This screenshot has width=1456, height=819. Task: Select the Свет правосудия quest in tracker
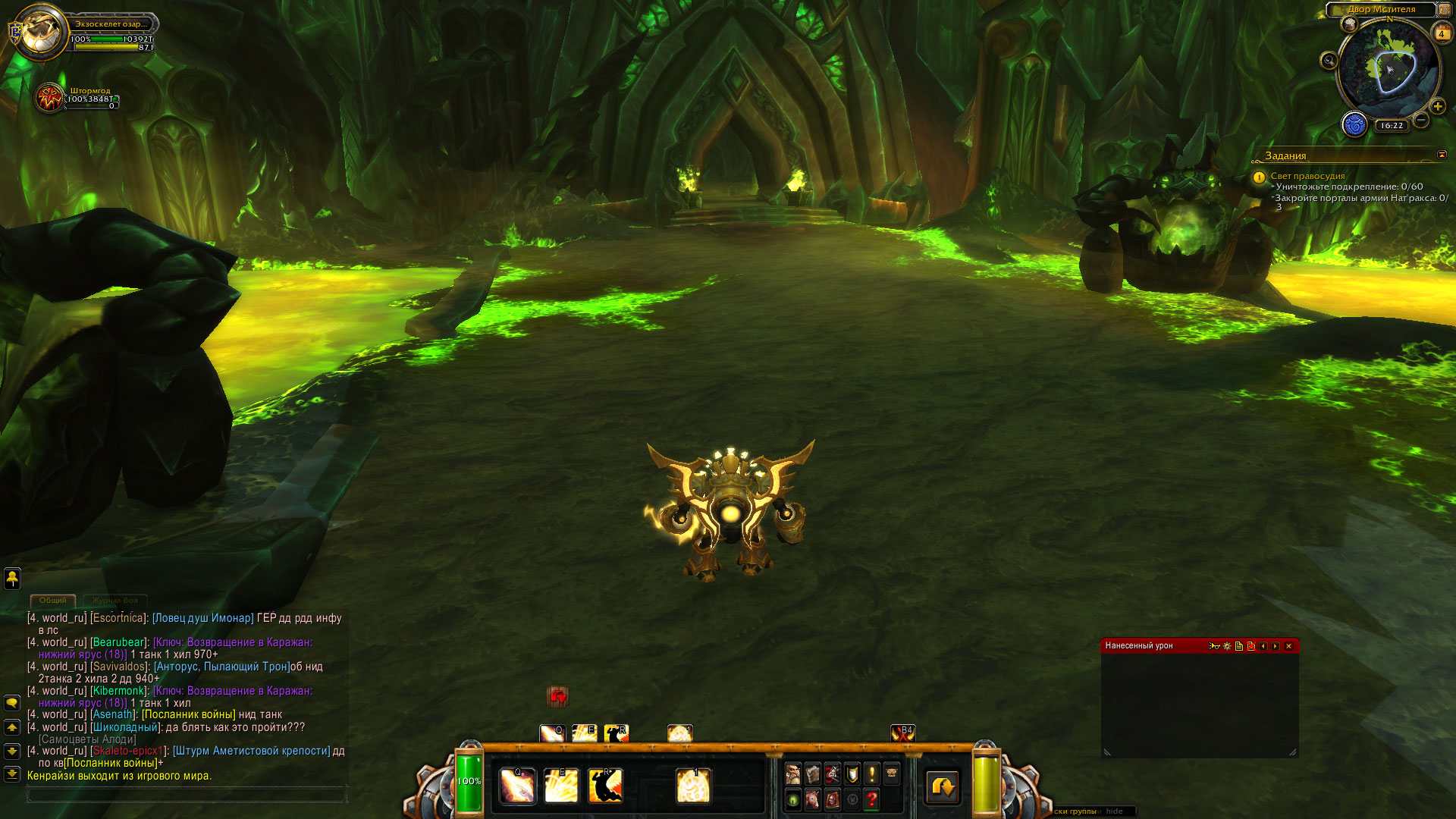pos(1307,176)
